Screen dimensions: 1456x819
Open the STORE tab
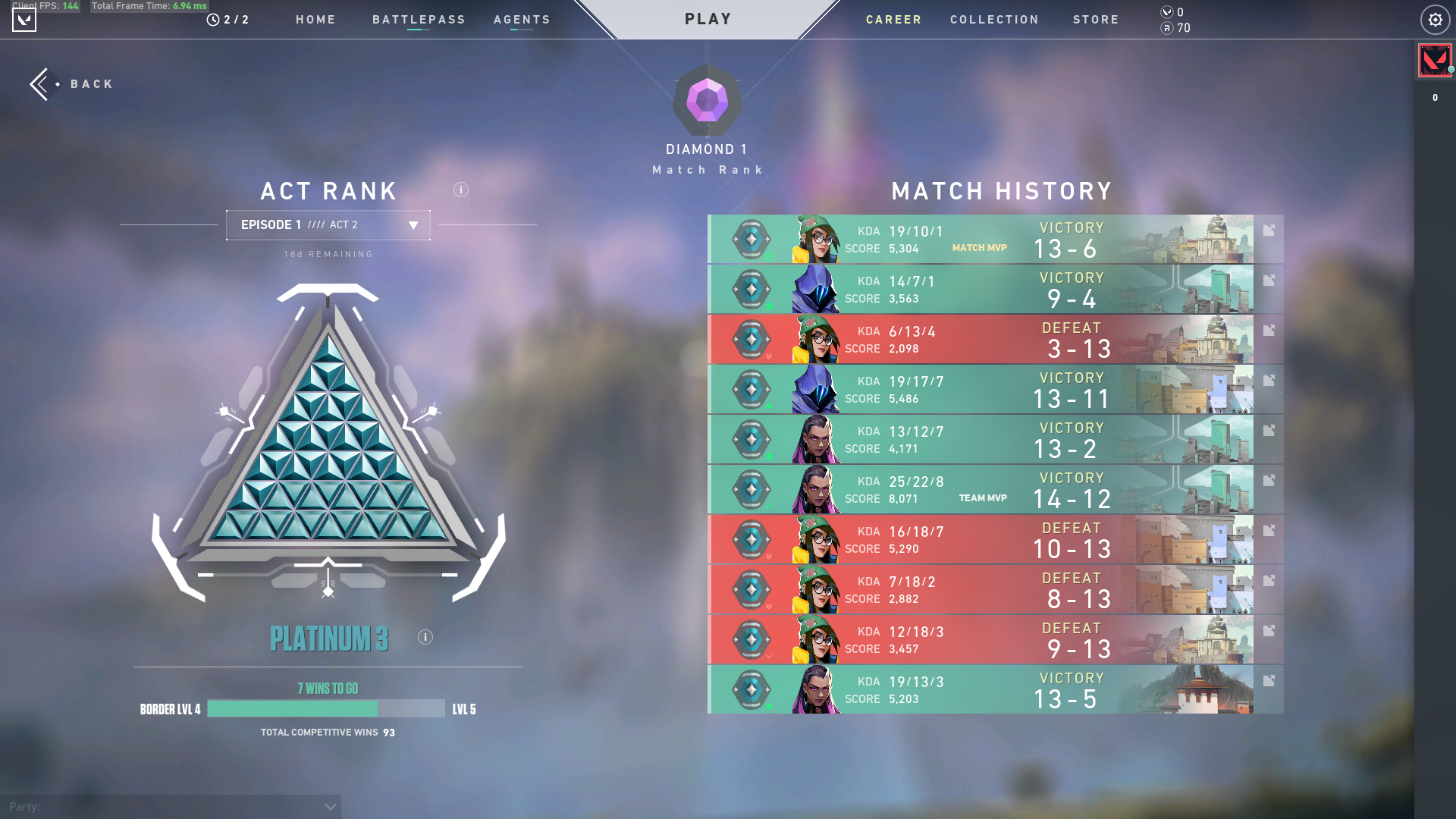pos(1096,20)
